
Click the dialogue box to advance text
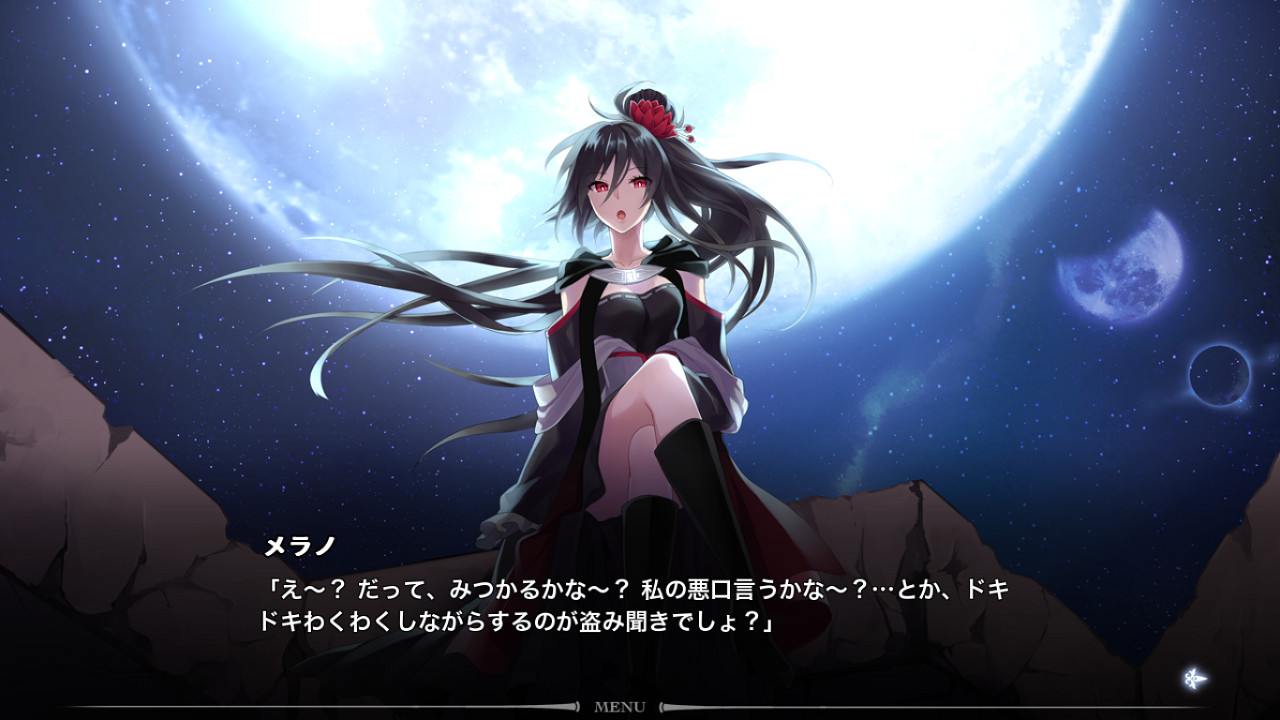pos(640,600)
